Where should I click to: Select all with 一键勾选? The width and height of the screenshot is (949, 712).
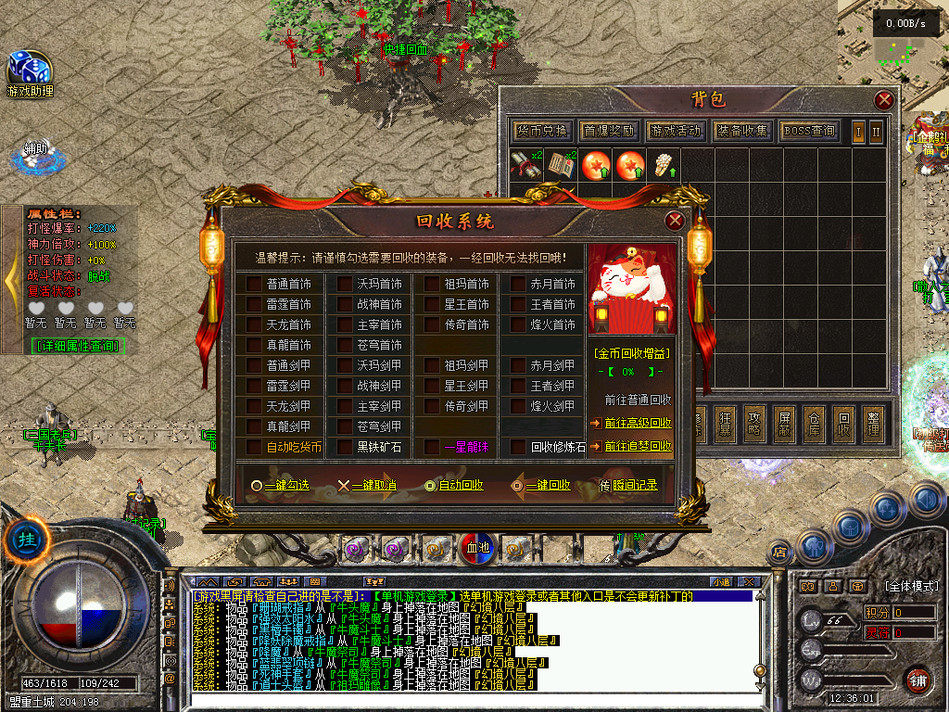point(280,485)
